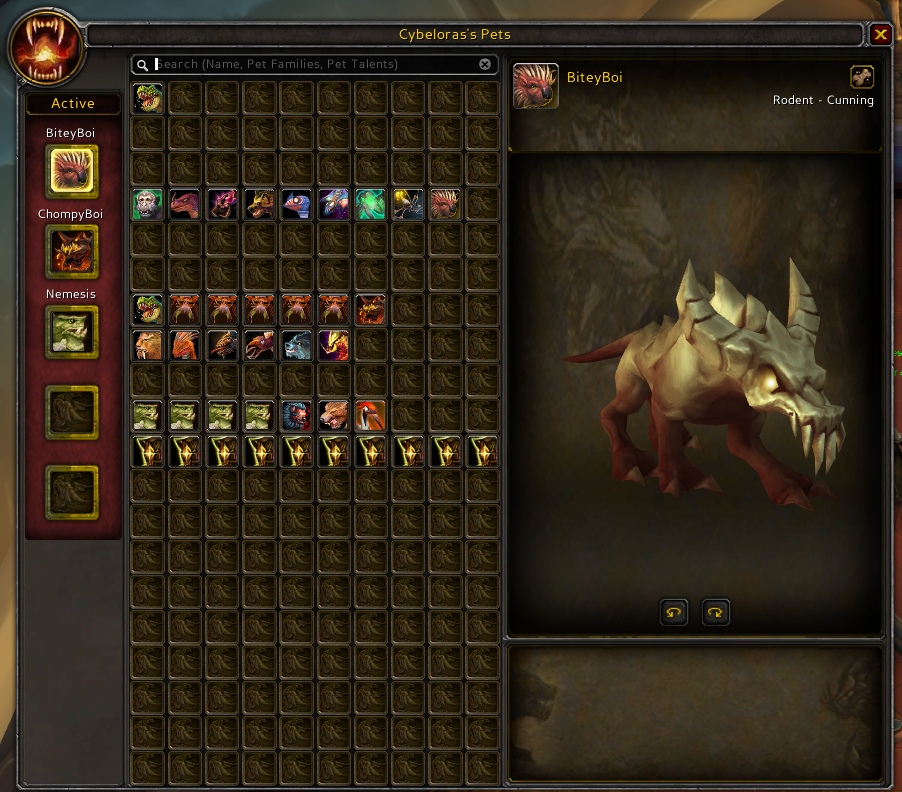
Task: Pick the blue bird-head pet icon
Action: tap(296, 204)
